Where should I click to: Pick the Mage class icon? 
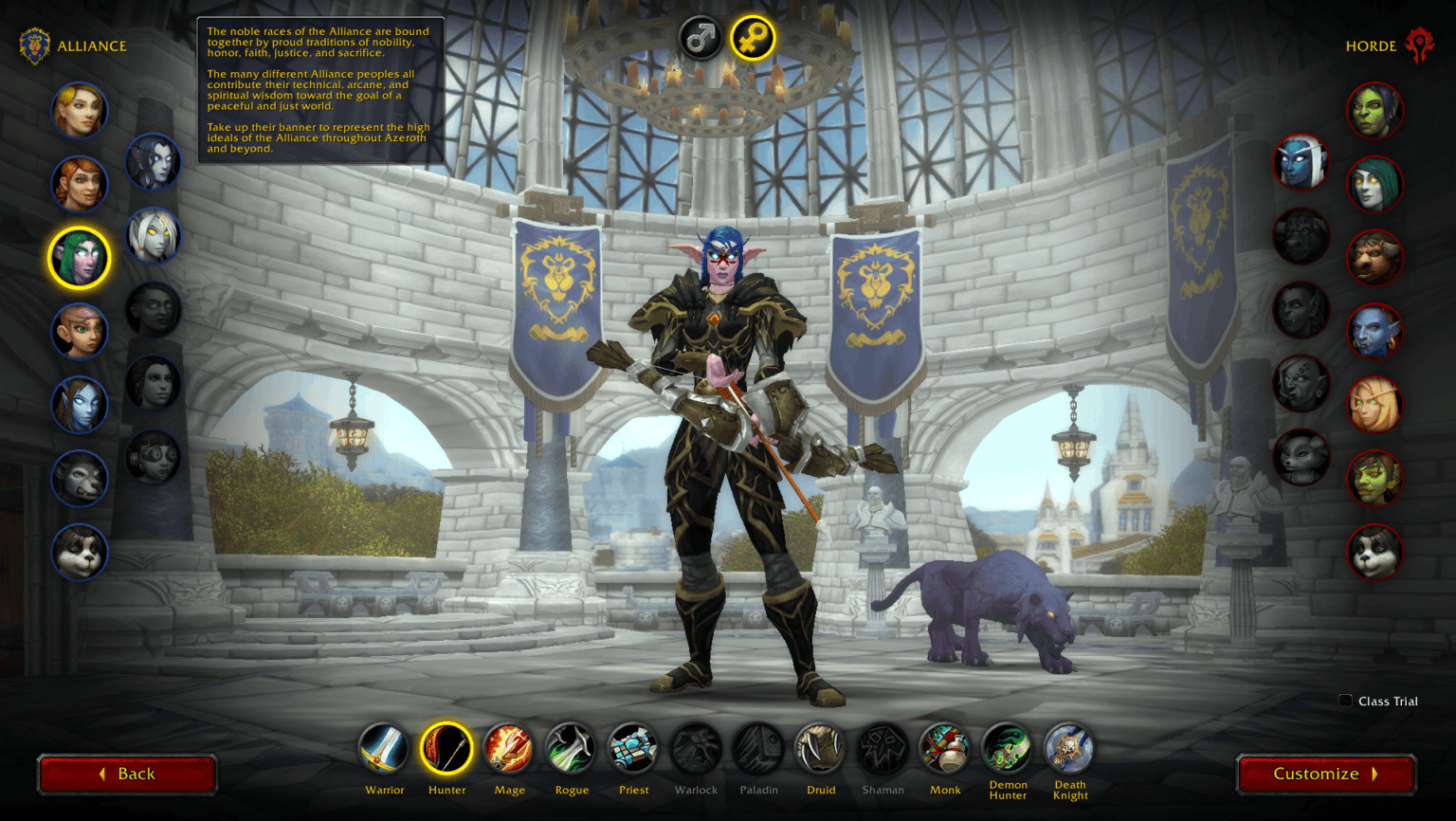509,748
